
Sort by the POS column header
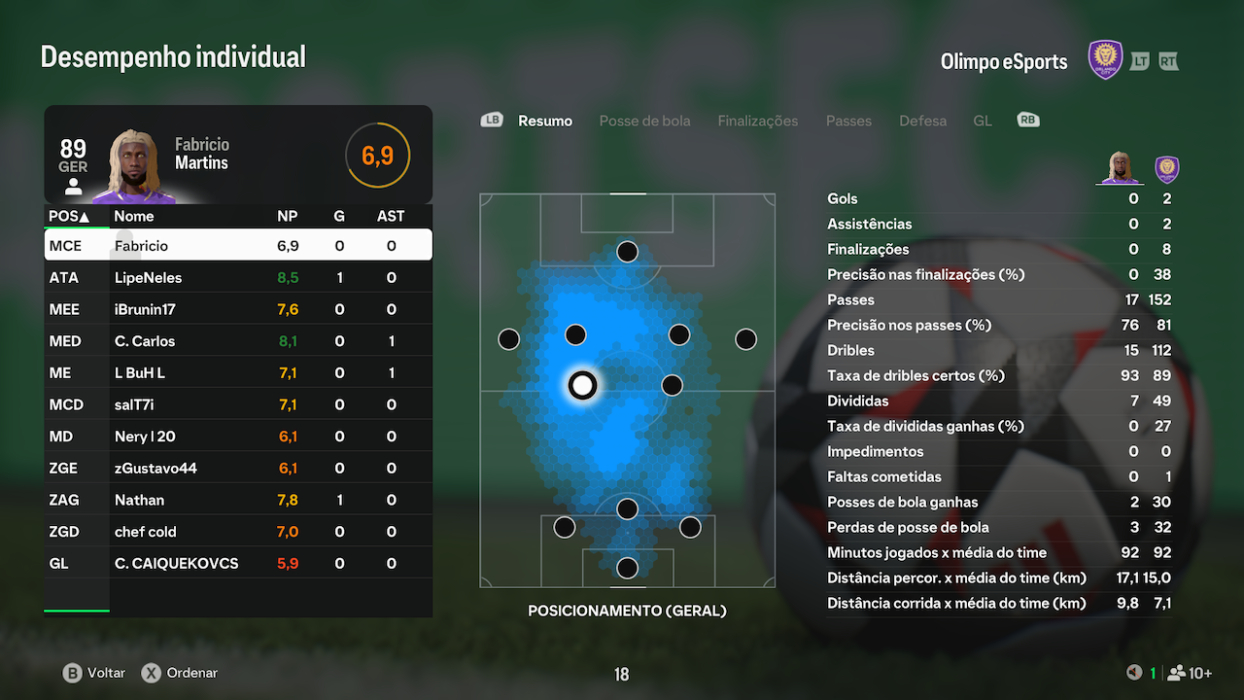(x=69, y=216)
